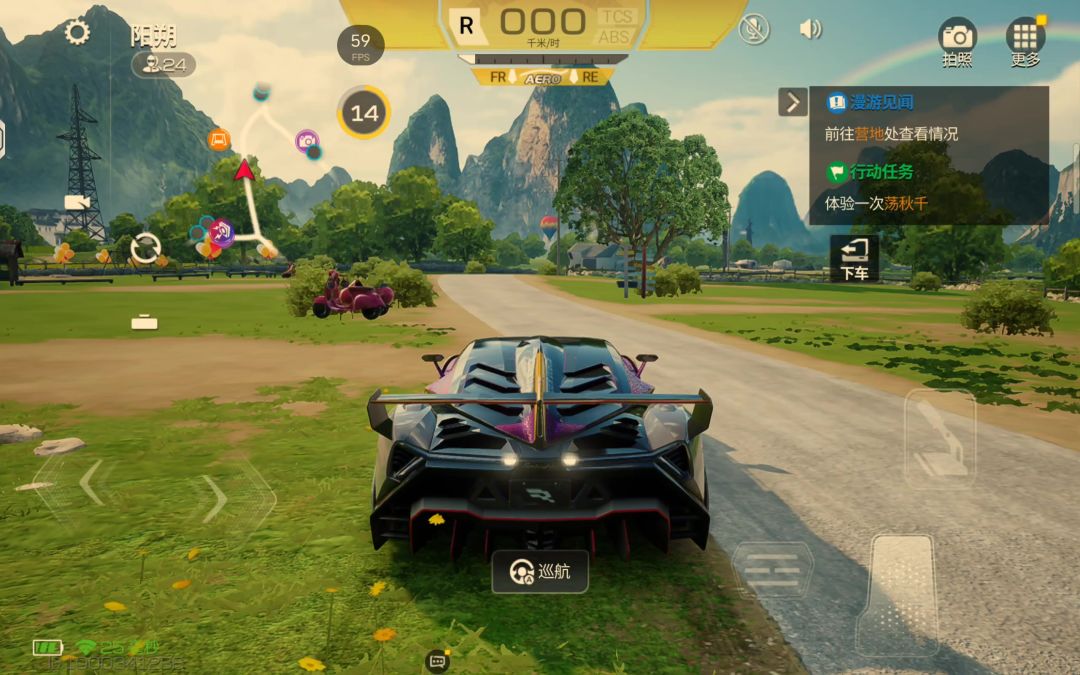
Task: Take a photo with 拍照
Action: click(x=957, y=43)
